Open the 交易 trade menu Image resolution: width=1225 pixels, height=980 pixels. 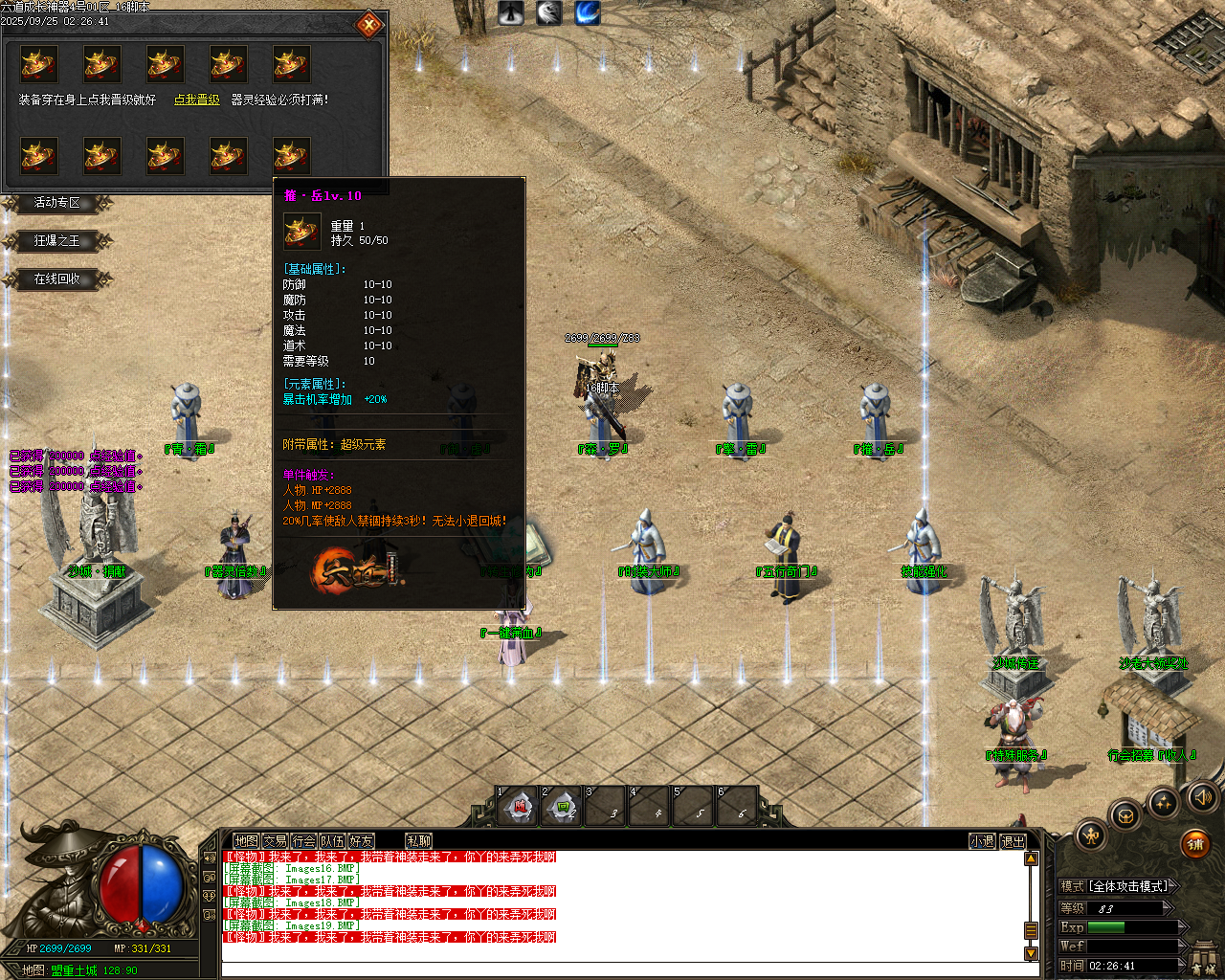[275, 840]
